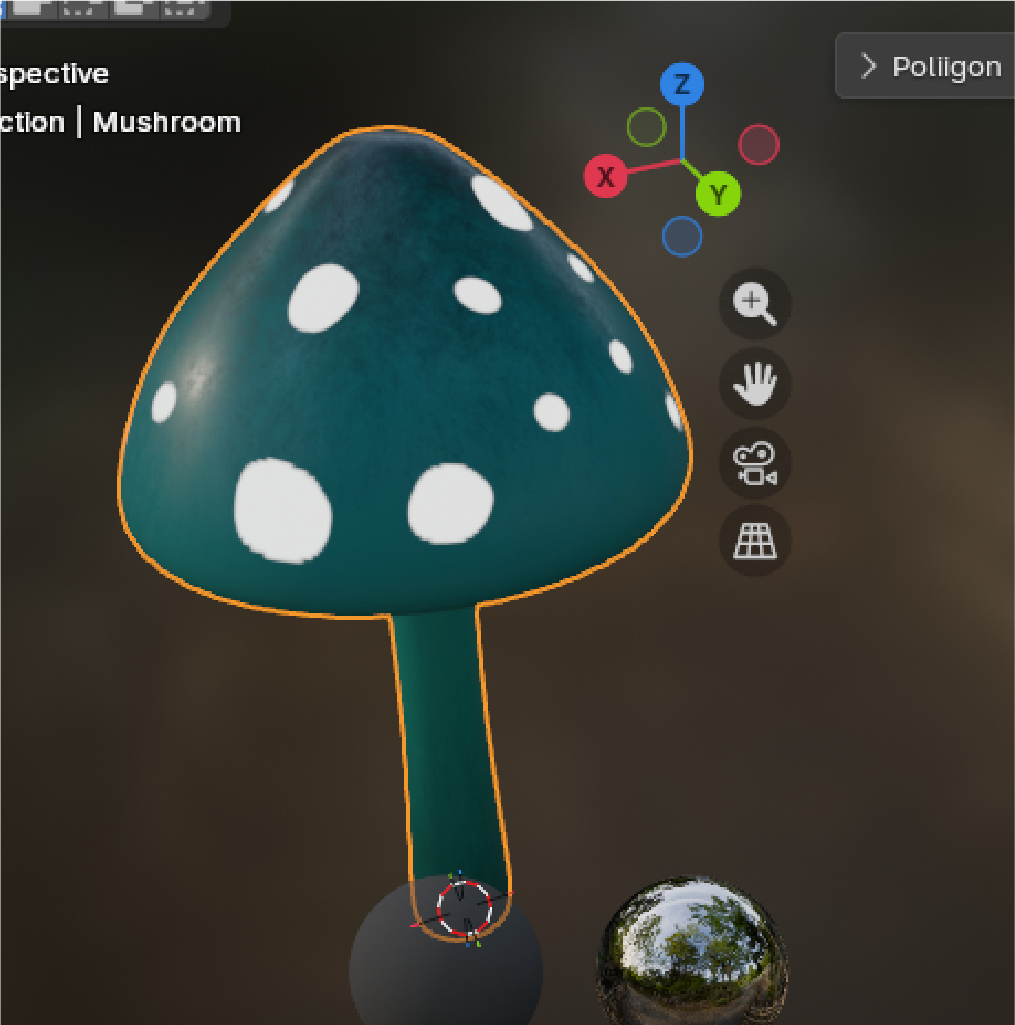Image resolution: width=1015 pixels, height=1025 pixels.
Task: Click the magnifier zoom view button
Action: [755, 303]
